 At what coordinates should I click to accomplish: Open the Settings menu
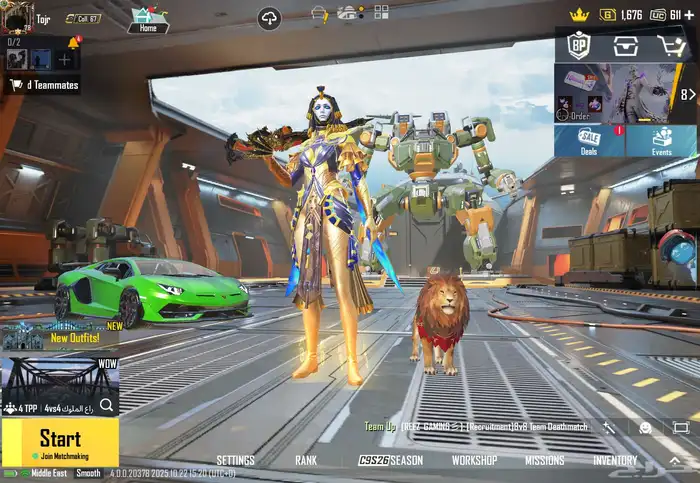click(235, 461)
